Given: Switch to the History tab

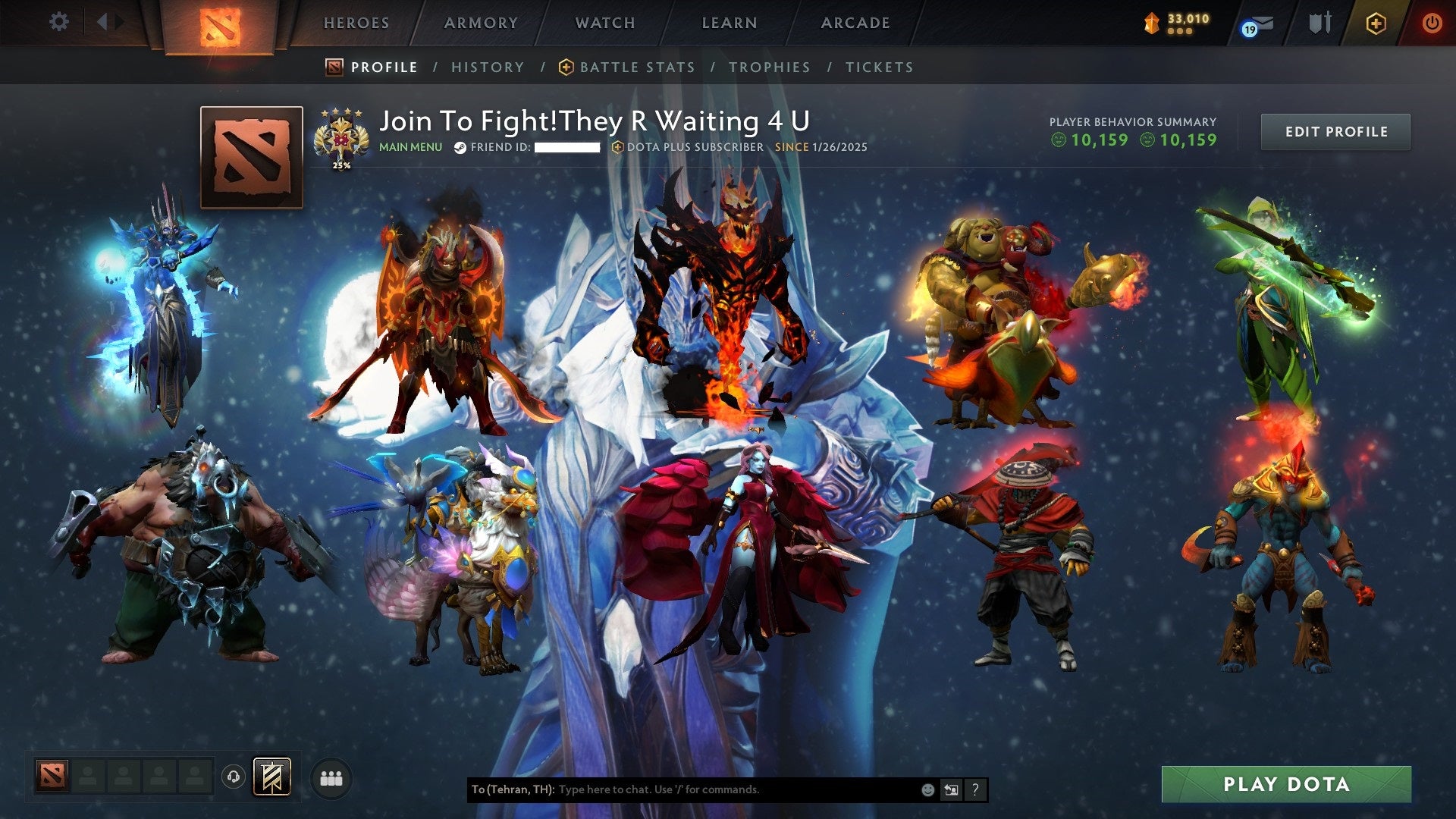Looking at the screenshot, I should tap(487, 67).
